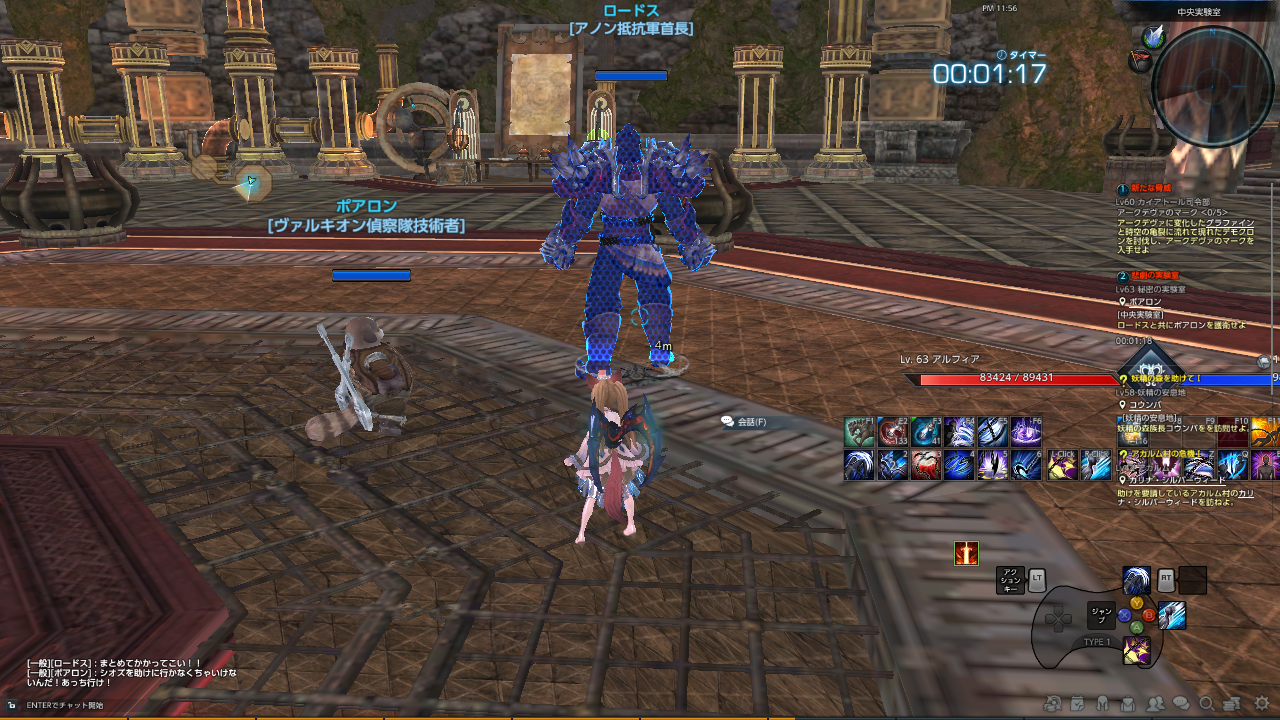This screenshot has height=720, width=1280.
Task: Select the skill icon mapped to the Y gamepad button
Action: (1137, 580)
